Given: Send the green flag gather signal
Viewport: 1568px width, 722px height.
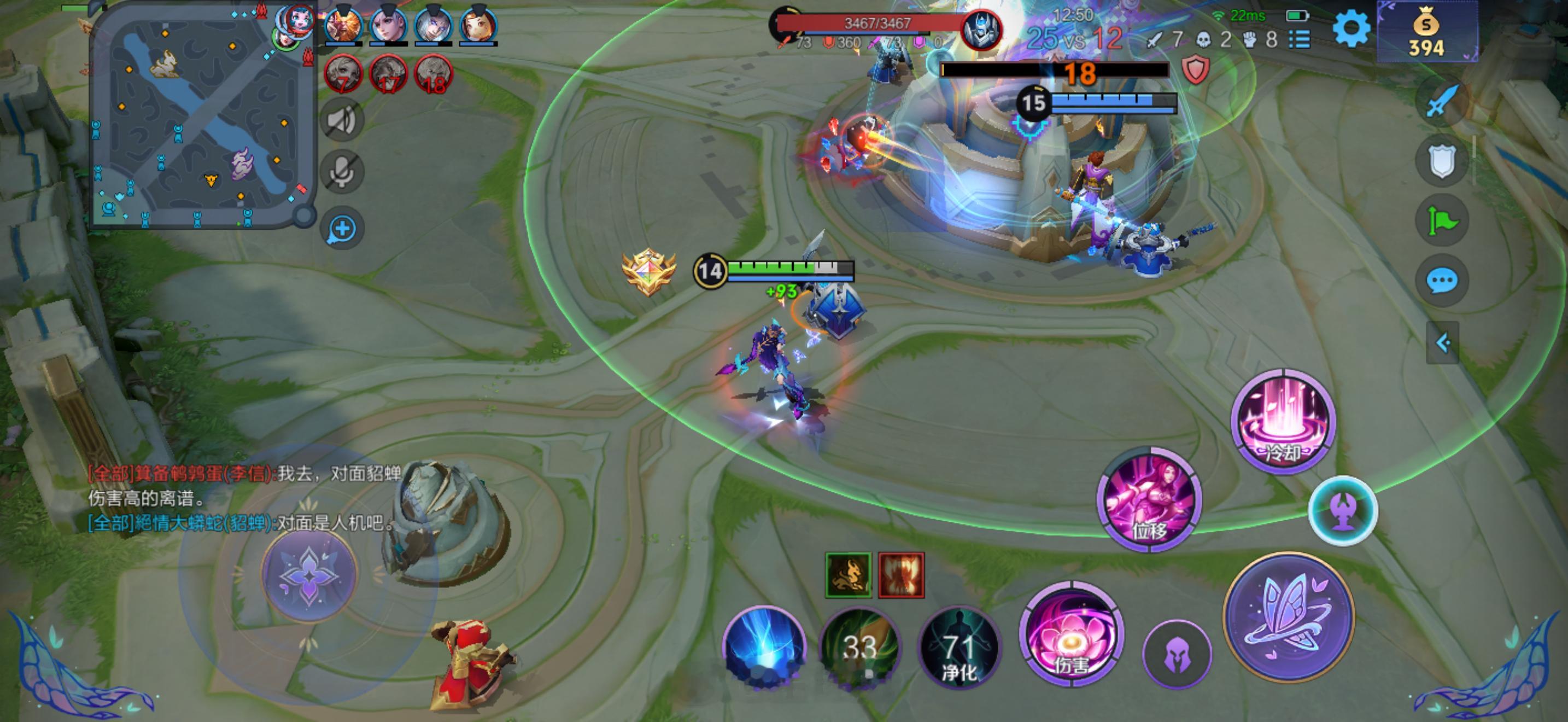Looking at the screenshot, I should 1442,220.
